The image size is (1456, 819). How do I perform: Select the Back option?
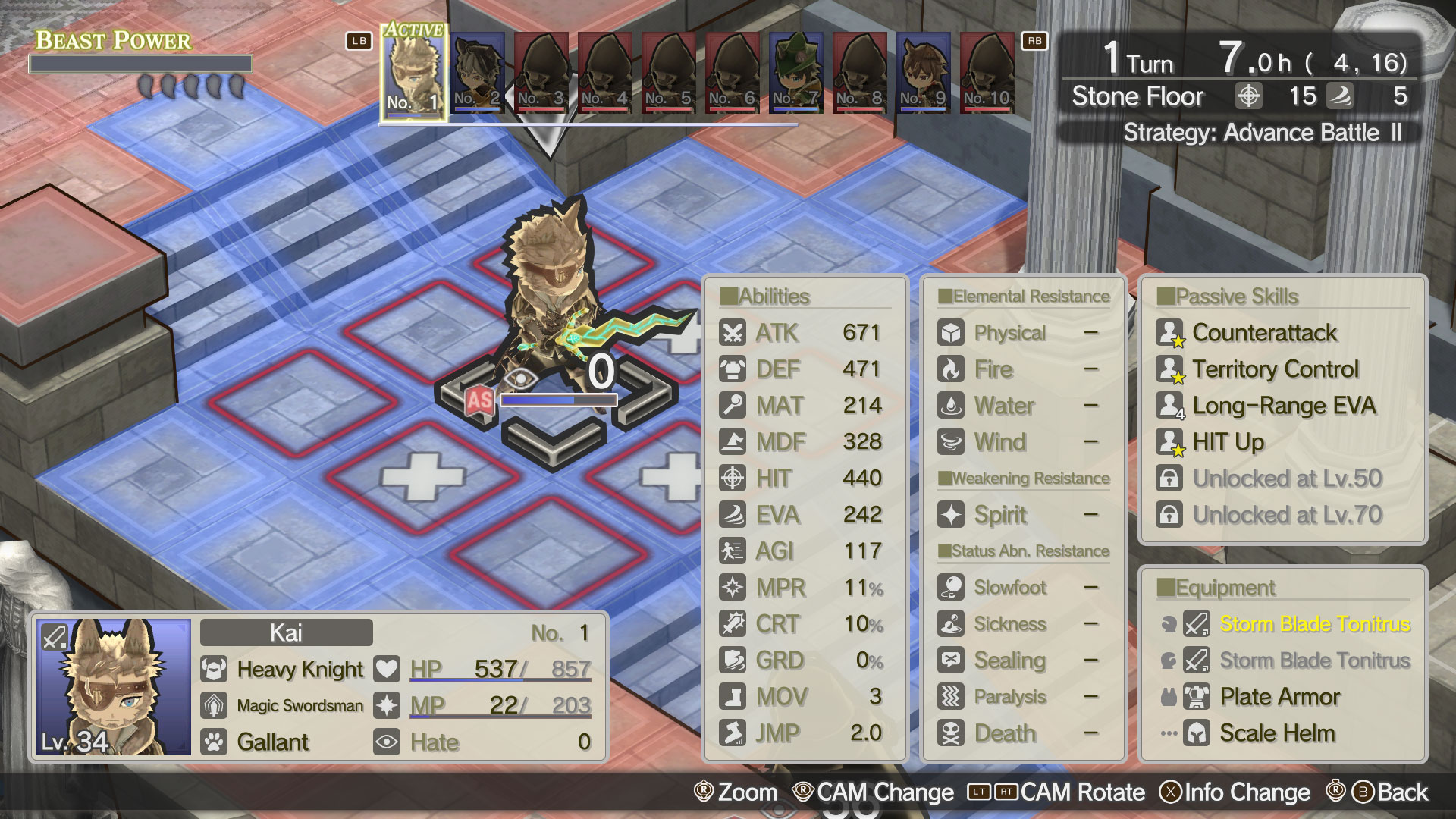[1401, 792]
